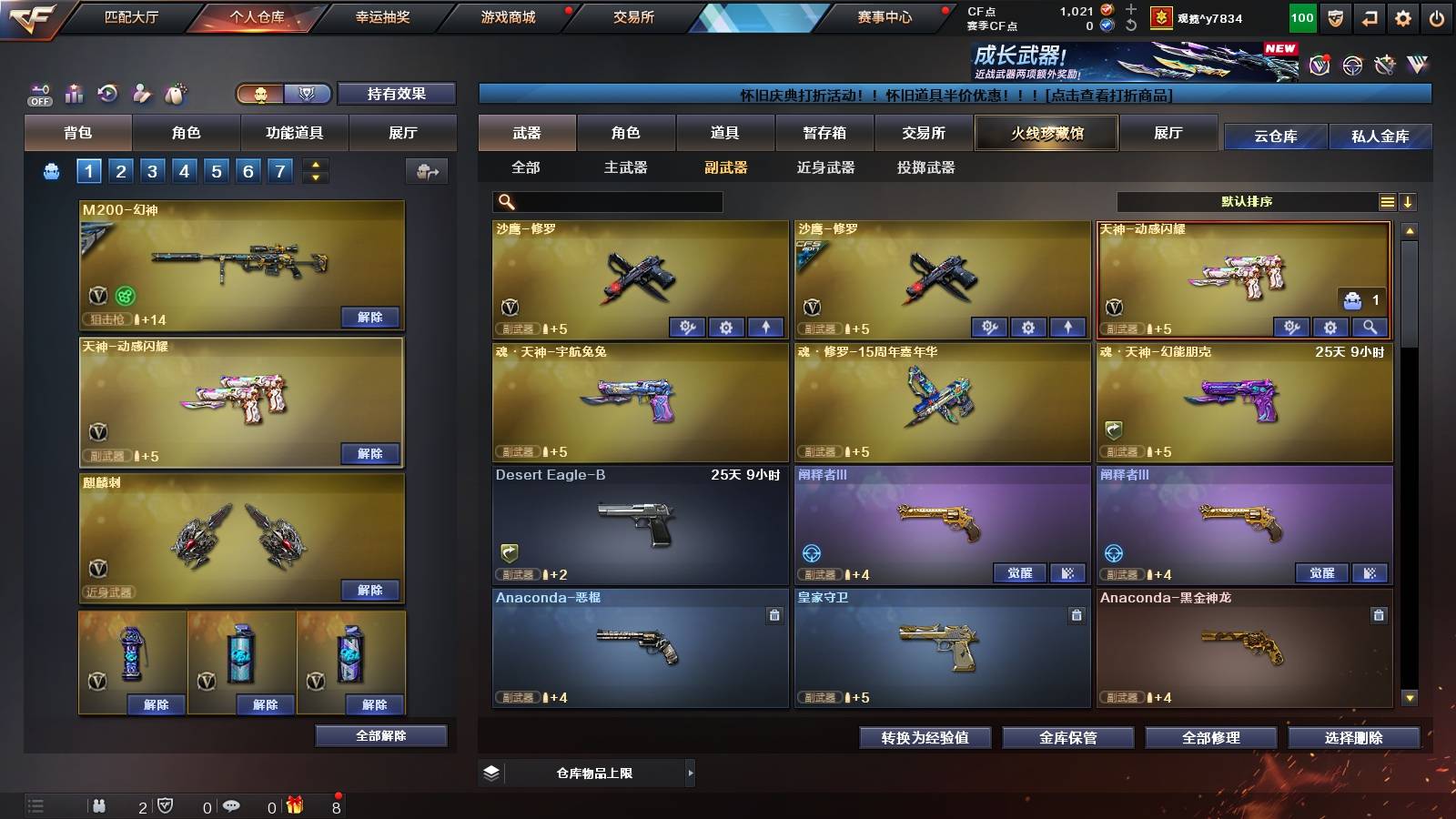Open the 火线珍藏馆 tab

(x=1046, y=133)
